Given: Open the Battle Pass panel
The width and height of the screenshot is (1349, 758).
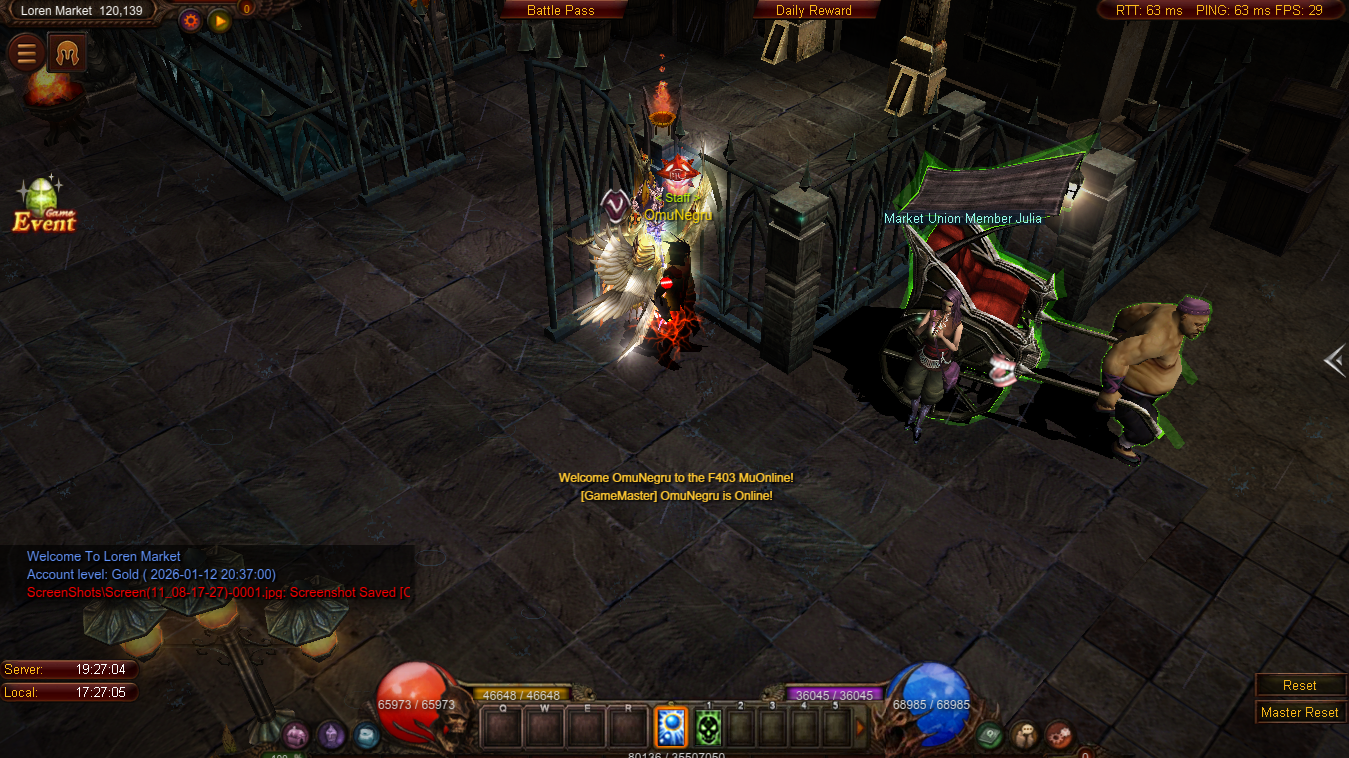Looking at the screenshot, I should (x=561, y=10).
